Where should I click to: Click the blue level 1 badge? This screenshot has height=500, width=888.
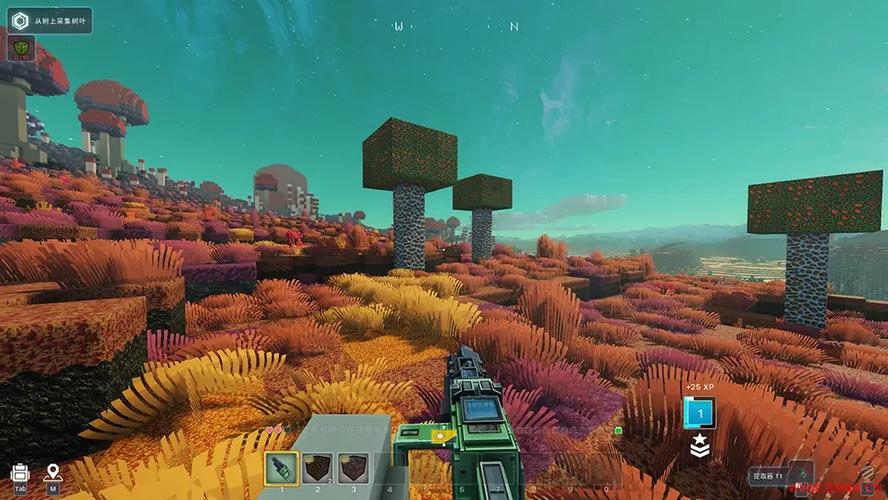(x=699, y=413)
